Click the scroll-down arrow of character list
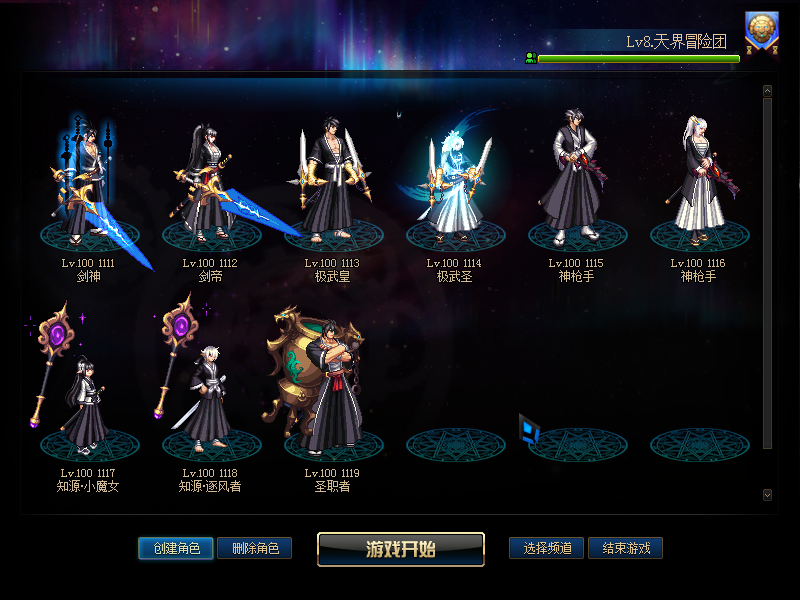Viewport: 800px width, 600px height. 767,494
